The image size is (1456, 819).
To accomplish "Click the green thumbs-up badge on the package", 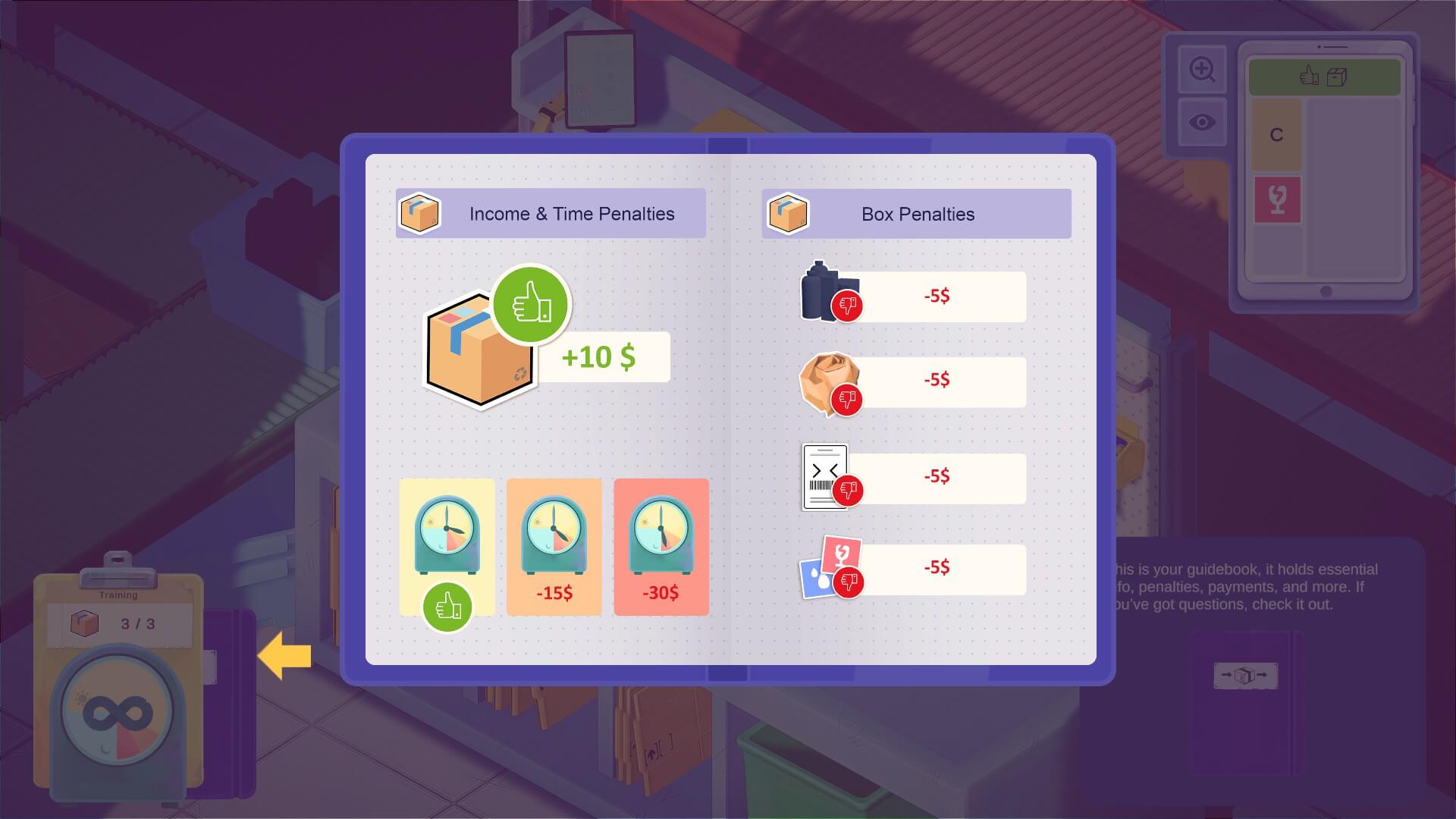I will (x=532, y=304).
